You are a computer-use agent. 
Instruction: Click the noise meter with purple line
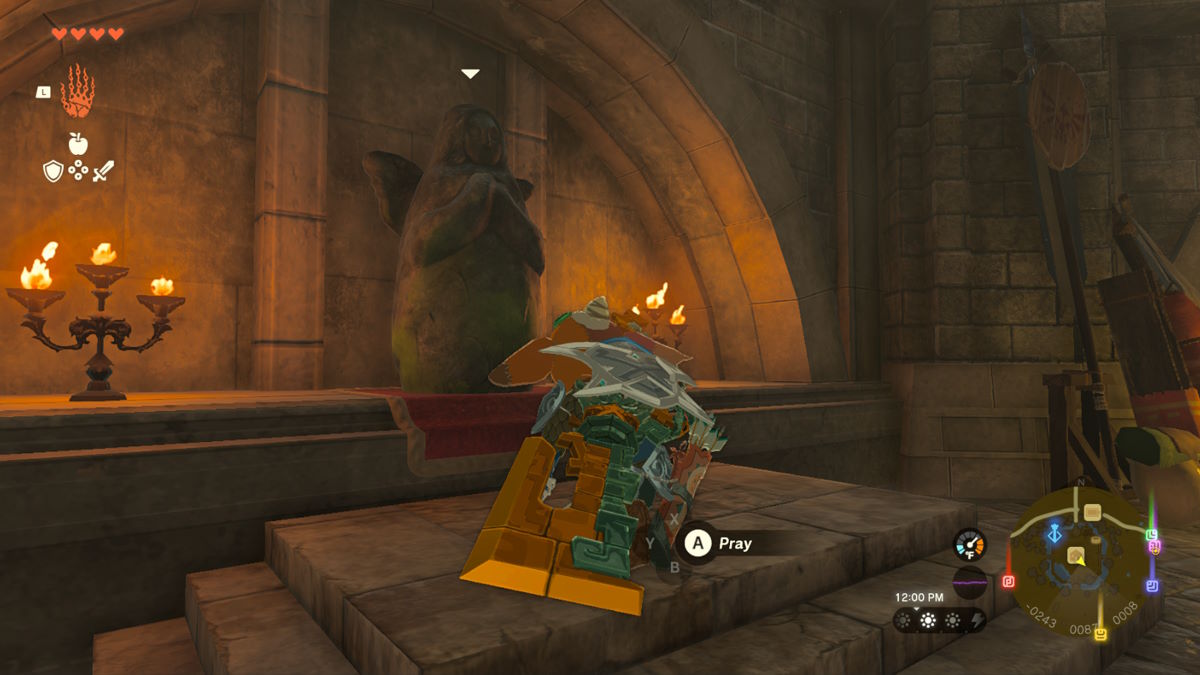[969, 581]
